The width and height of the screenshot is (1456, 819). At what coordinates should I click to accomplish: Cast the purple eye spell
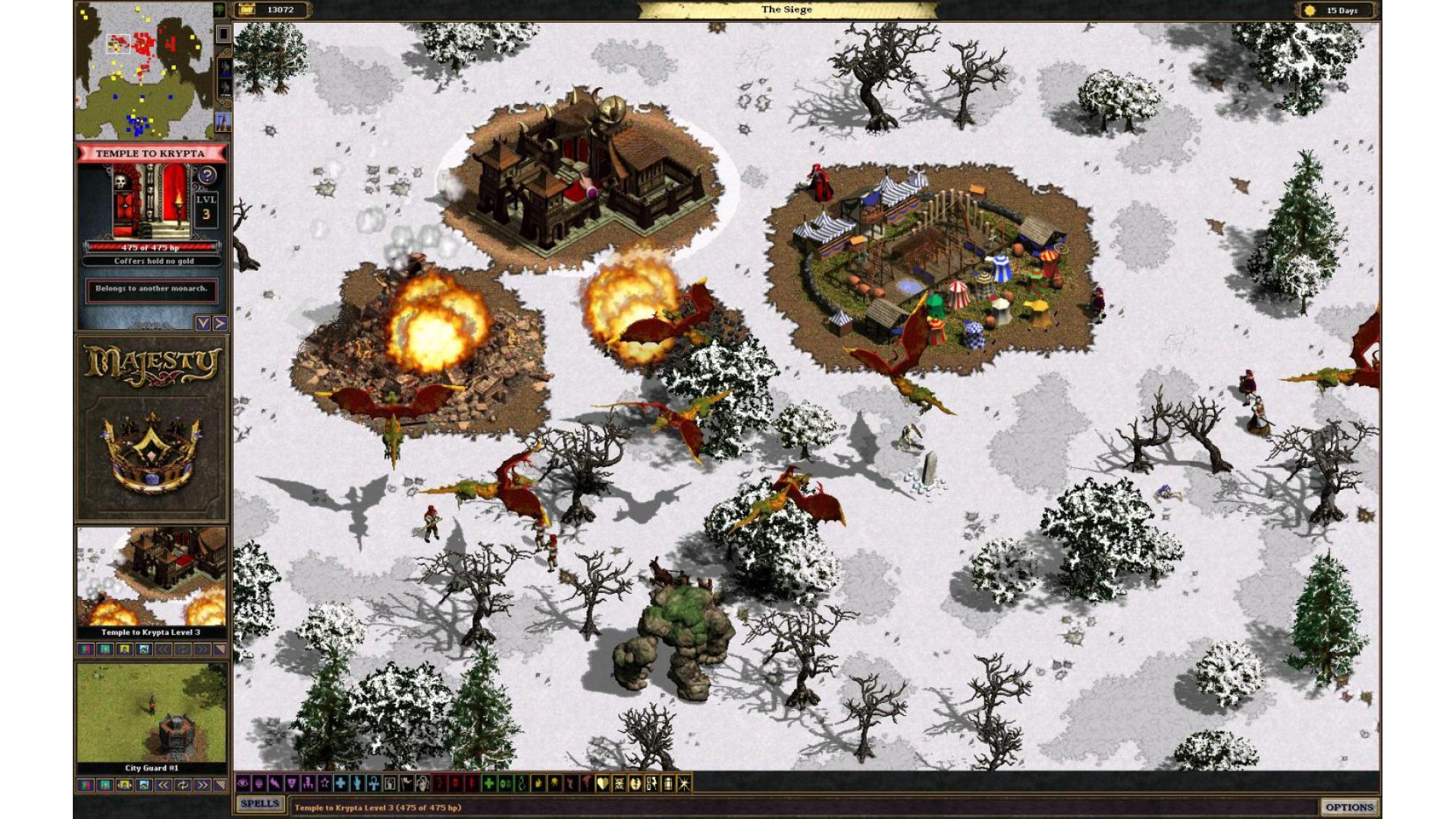click(243, 783)
